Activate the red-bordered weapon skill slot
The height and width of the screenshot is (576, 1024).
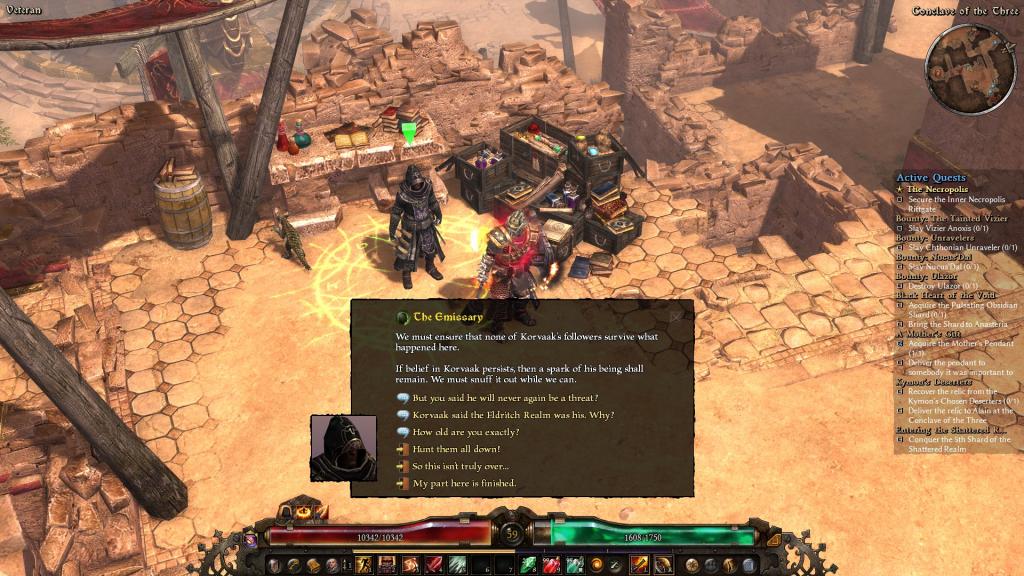click(x=639, y=565)
